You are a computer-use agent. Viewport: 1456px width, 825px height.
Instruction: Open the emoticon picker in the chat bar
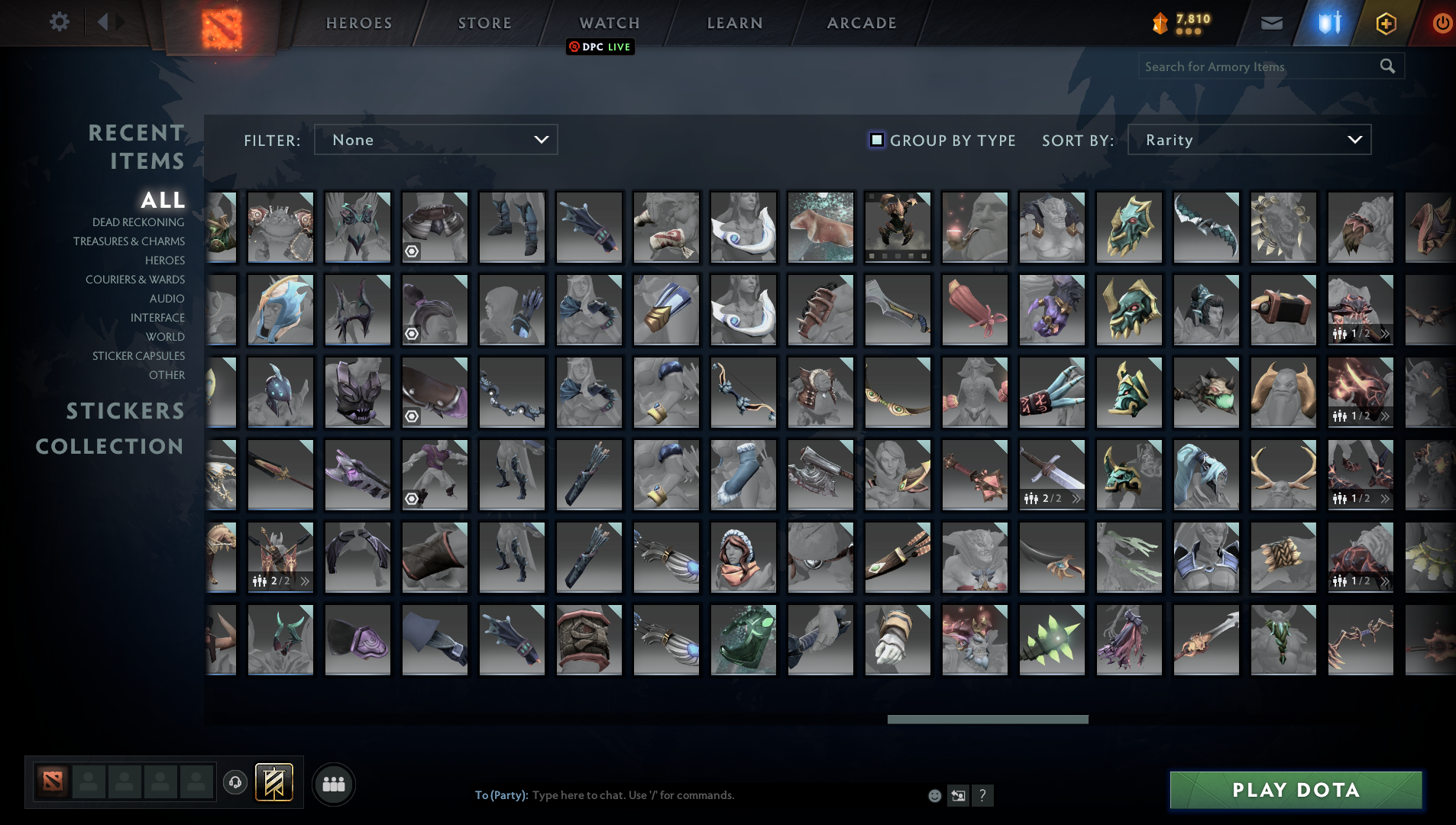click(x=936, y=795)
